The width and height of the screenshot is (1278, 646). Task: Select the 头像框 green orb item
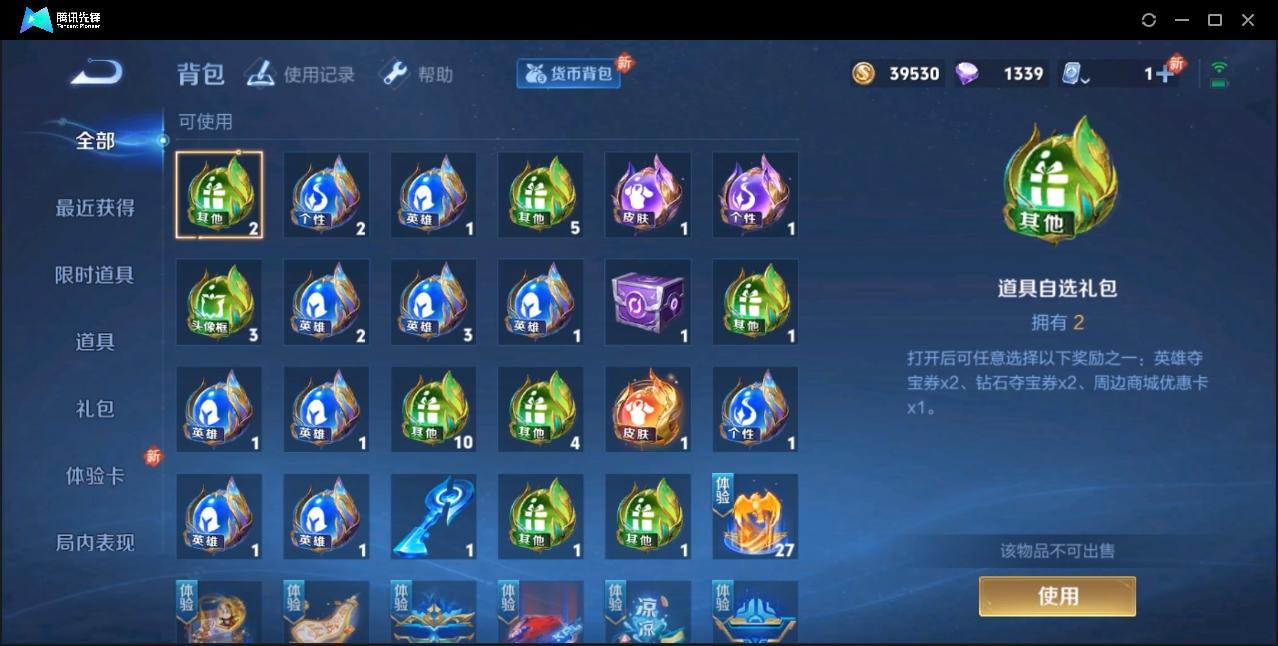(219, 301)
